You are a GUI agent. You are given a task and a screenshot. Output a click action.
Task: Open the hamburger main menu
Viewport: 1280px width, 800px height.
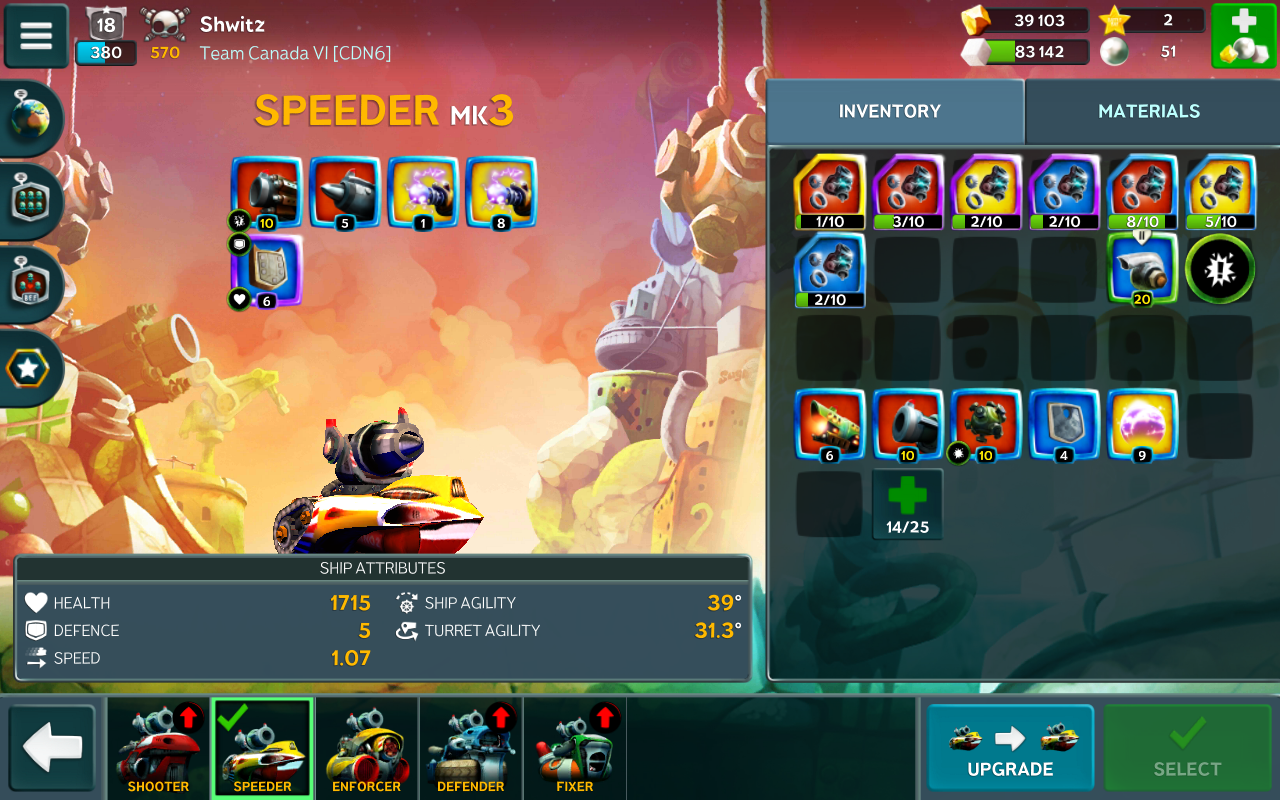point(36,36)
